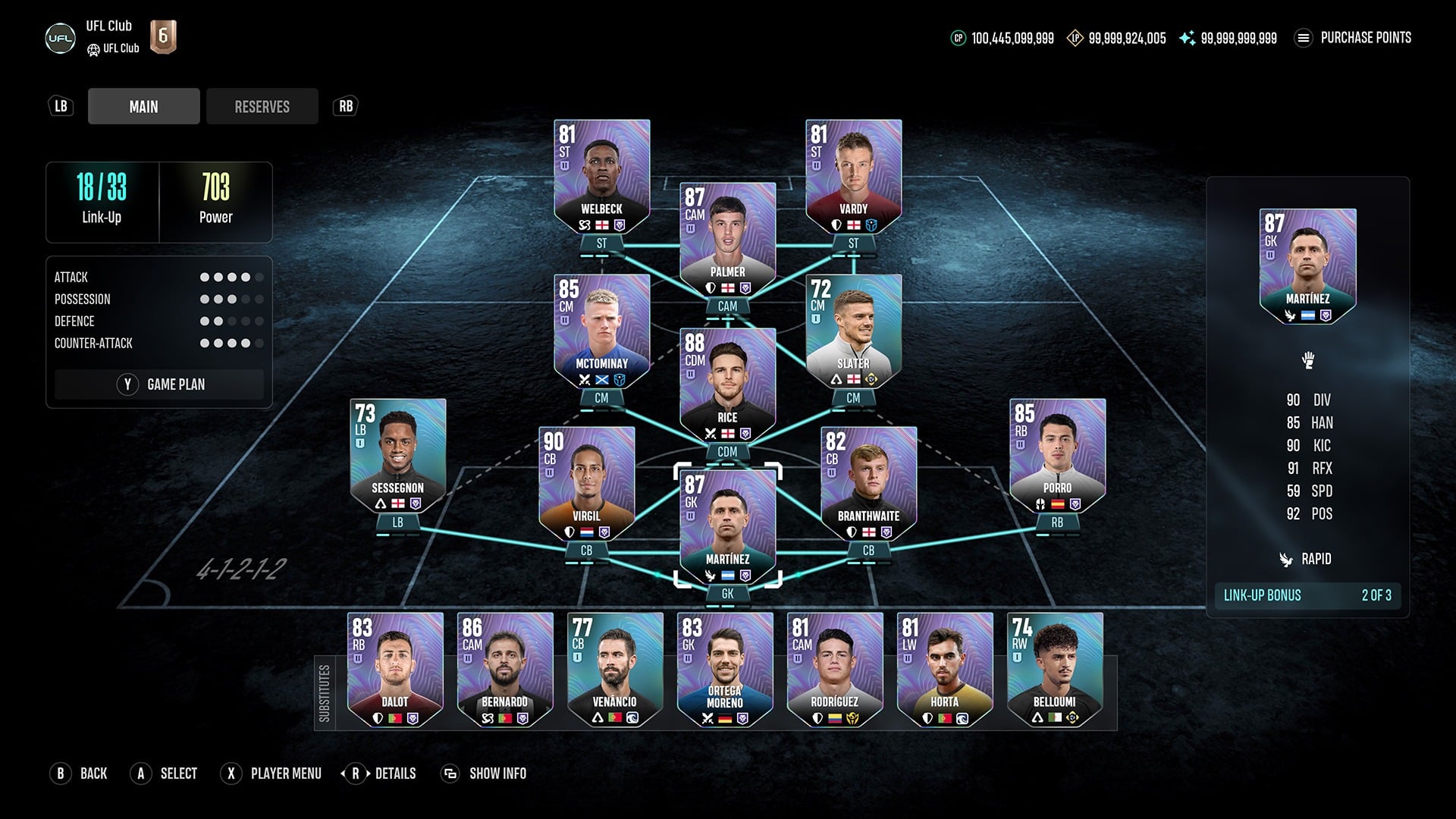1456x819 pixels.
Task: Pick the Virgil centre-back card
Action: coord(586,483)
